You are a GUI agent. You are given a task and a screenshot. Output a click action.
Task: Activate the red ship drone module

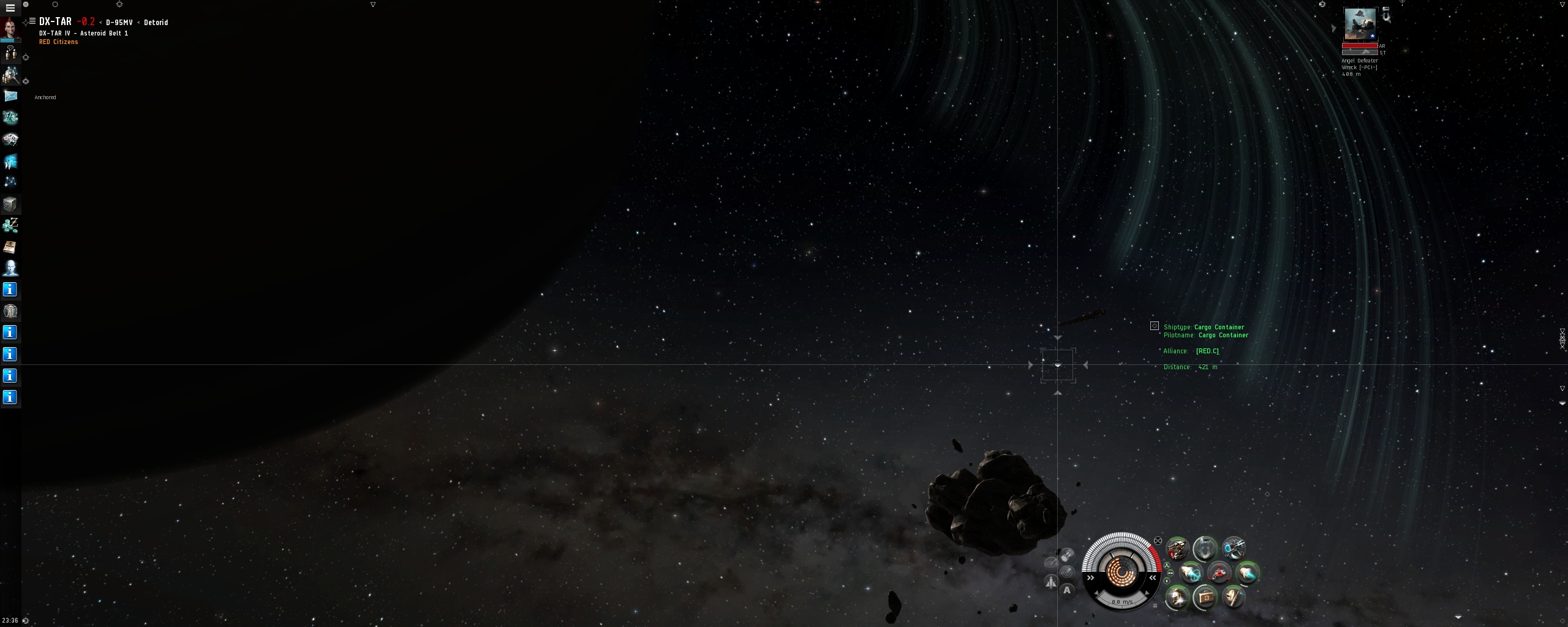[x=1219, y=573]
